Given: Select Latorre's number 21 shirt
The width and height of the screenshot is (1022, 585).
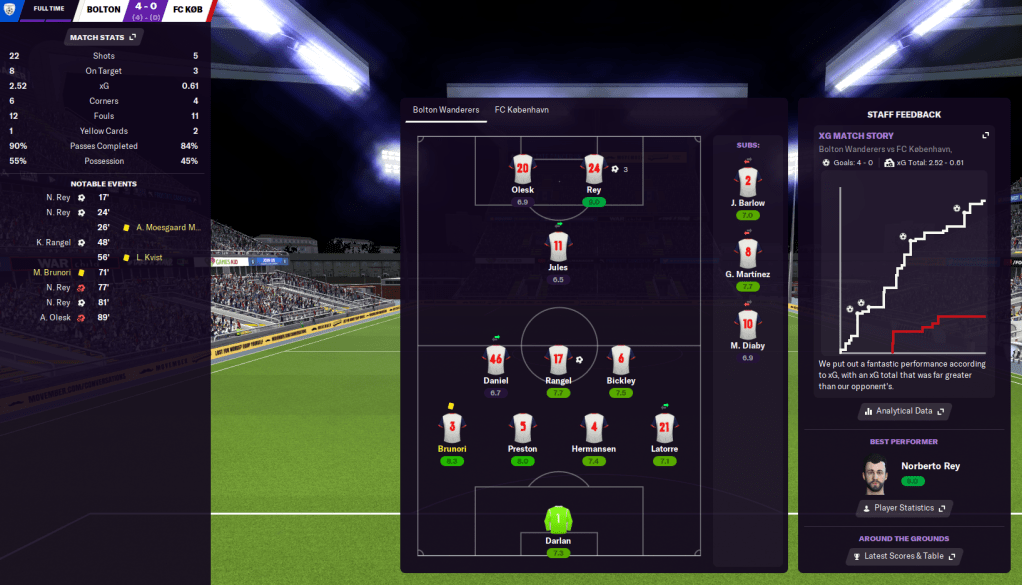Looking at the screenshot, I should (x=665, y=428).
